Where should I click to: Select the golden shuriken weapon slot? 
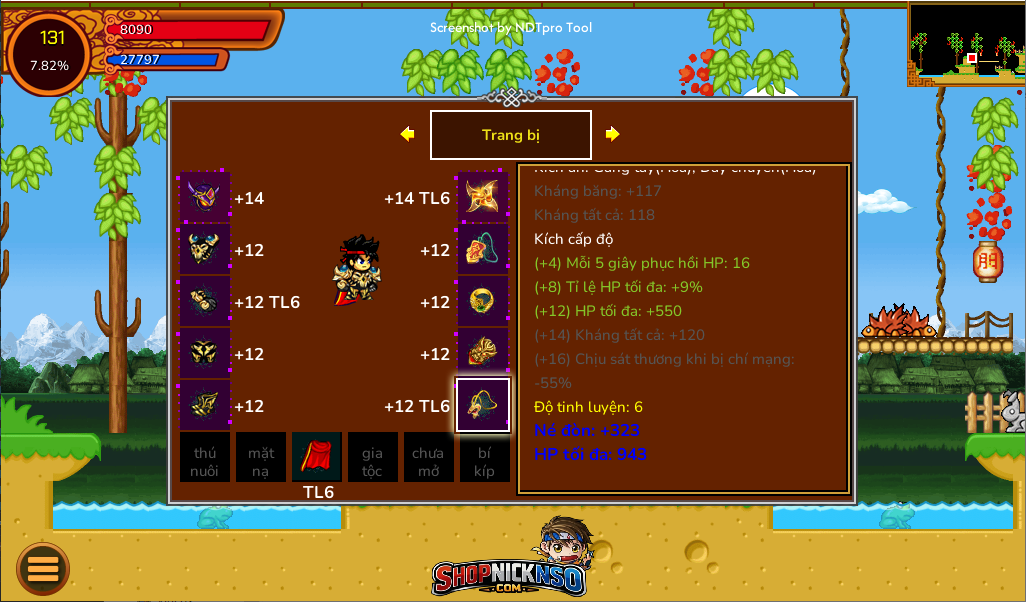point(483,198)
